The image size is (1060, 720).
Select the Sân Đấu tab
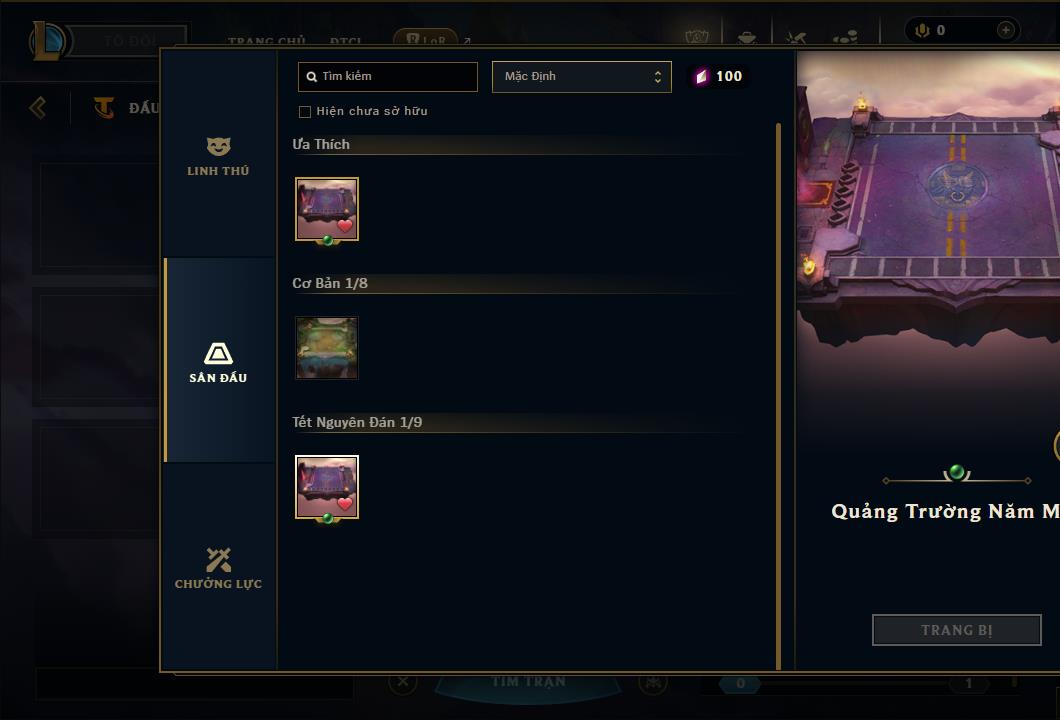(x=218, y=362)
